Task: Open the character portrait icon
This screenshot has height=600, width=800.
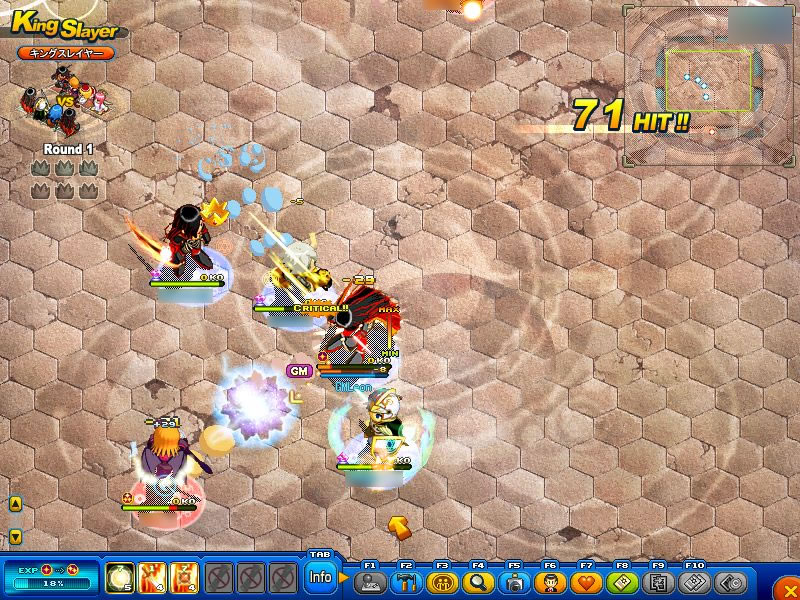Action: click(x=550, y=582)
